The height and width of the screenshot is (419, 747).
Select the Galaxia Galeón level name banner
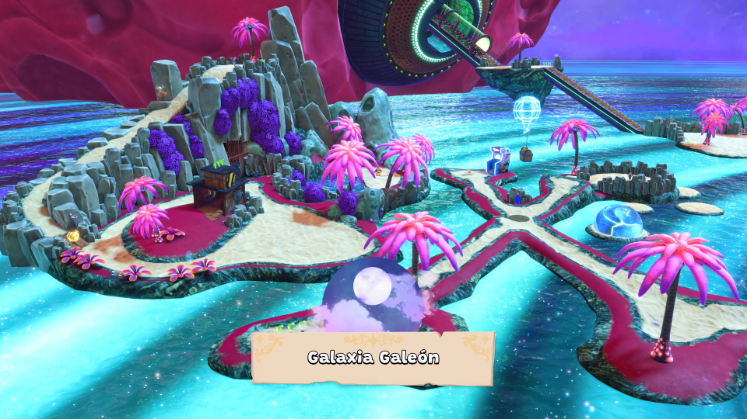[374, 357]
